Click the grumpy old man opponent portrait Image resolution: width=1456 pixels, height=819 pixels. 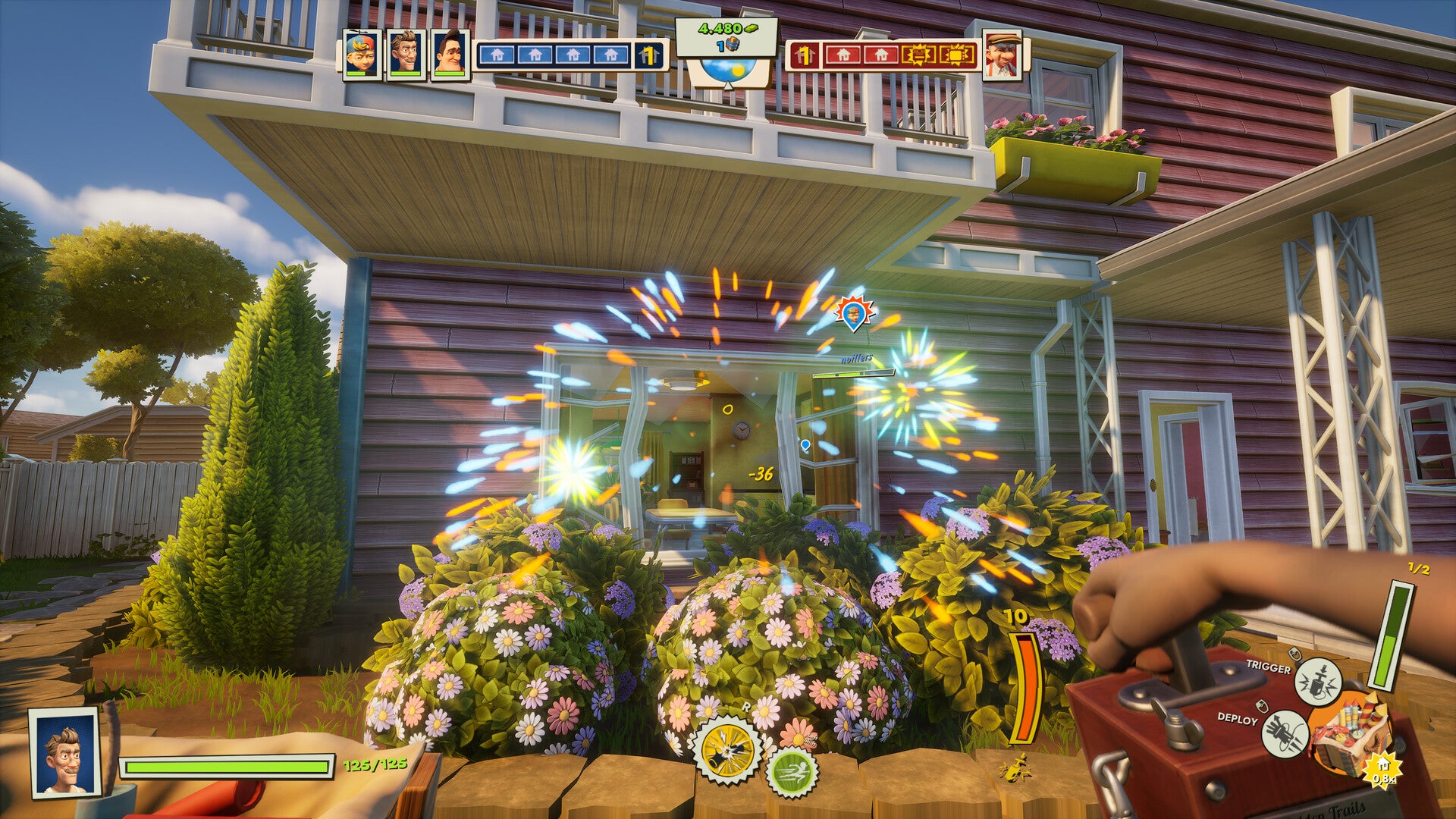pyautogui.click(x=1002, y=54)
